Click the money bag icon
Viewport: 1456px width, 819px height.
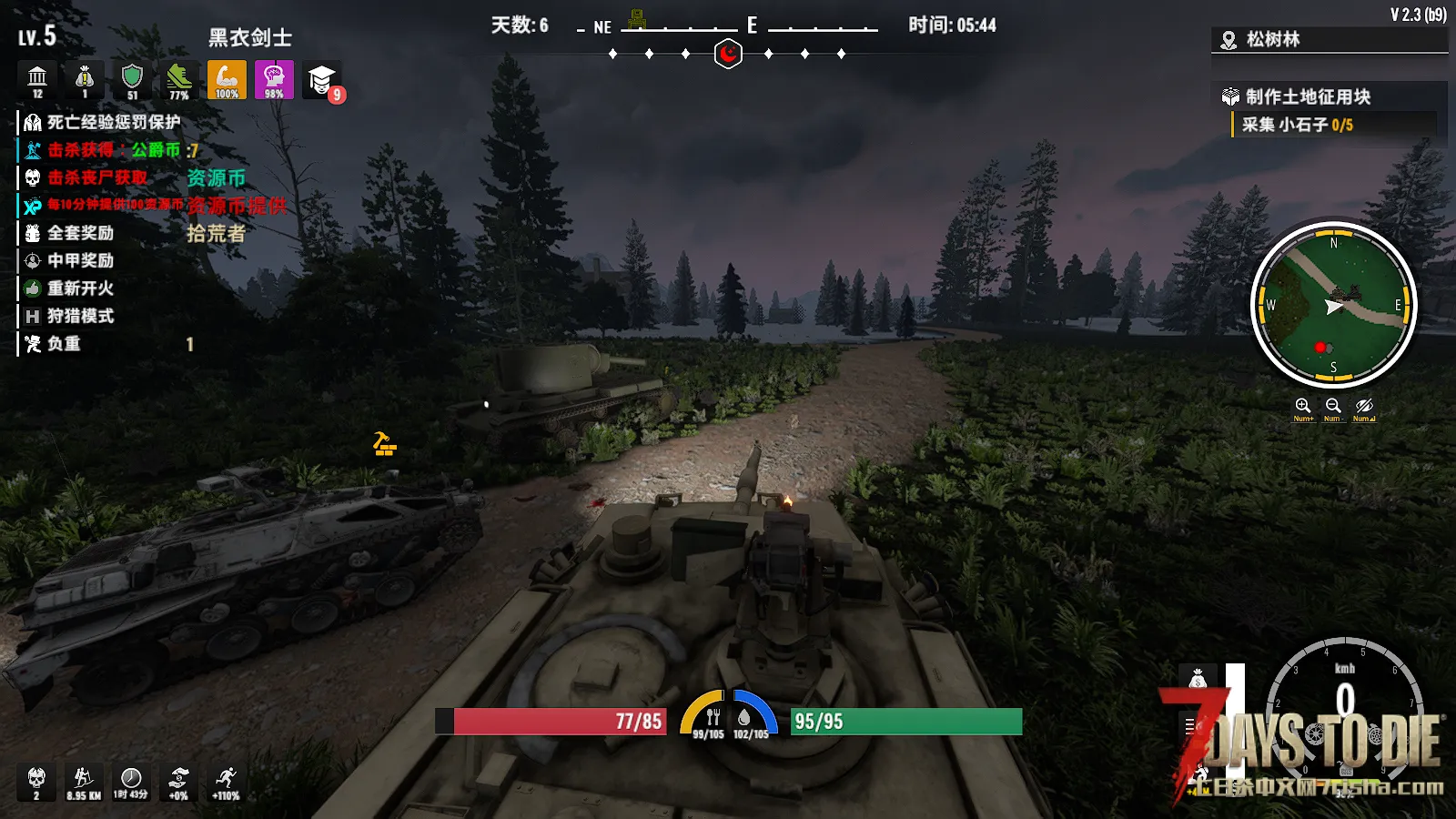coord(85,80)
